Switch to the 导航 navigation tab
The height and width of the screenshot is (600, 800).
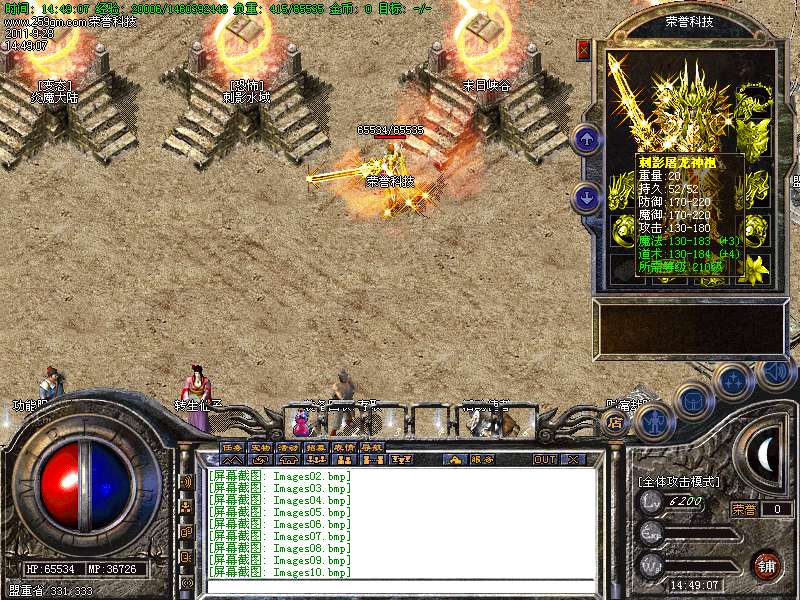point(372,447)
